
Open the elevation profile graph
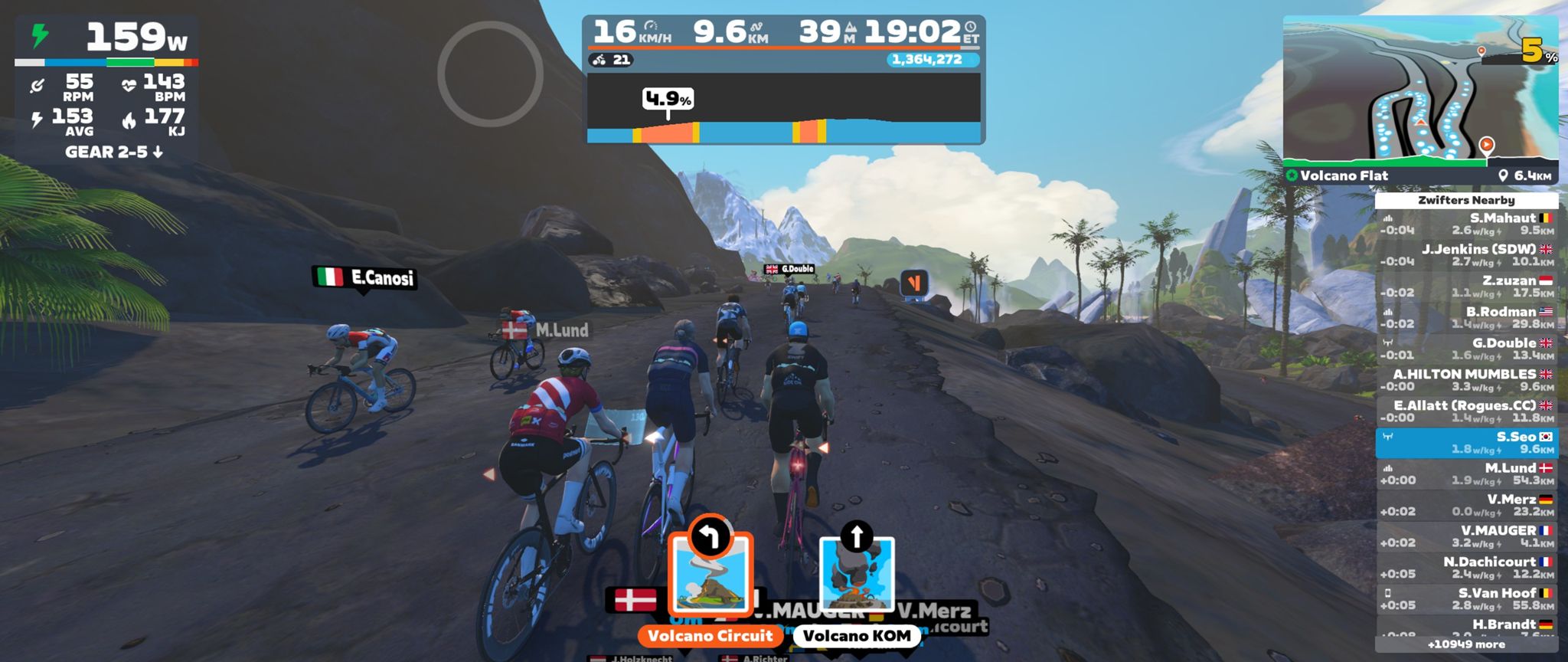(x=783, y=109)
